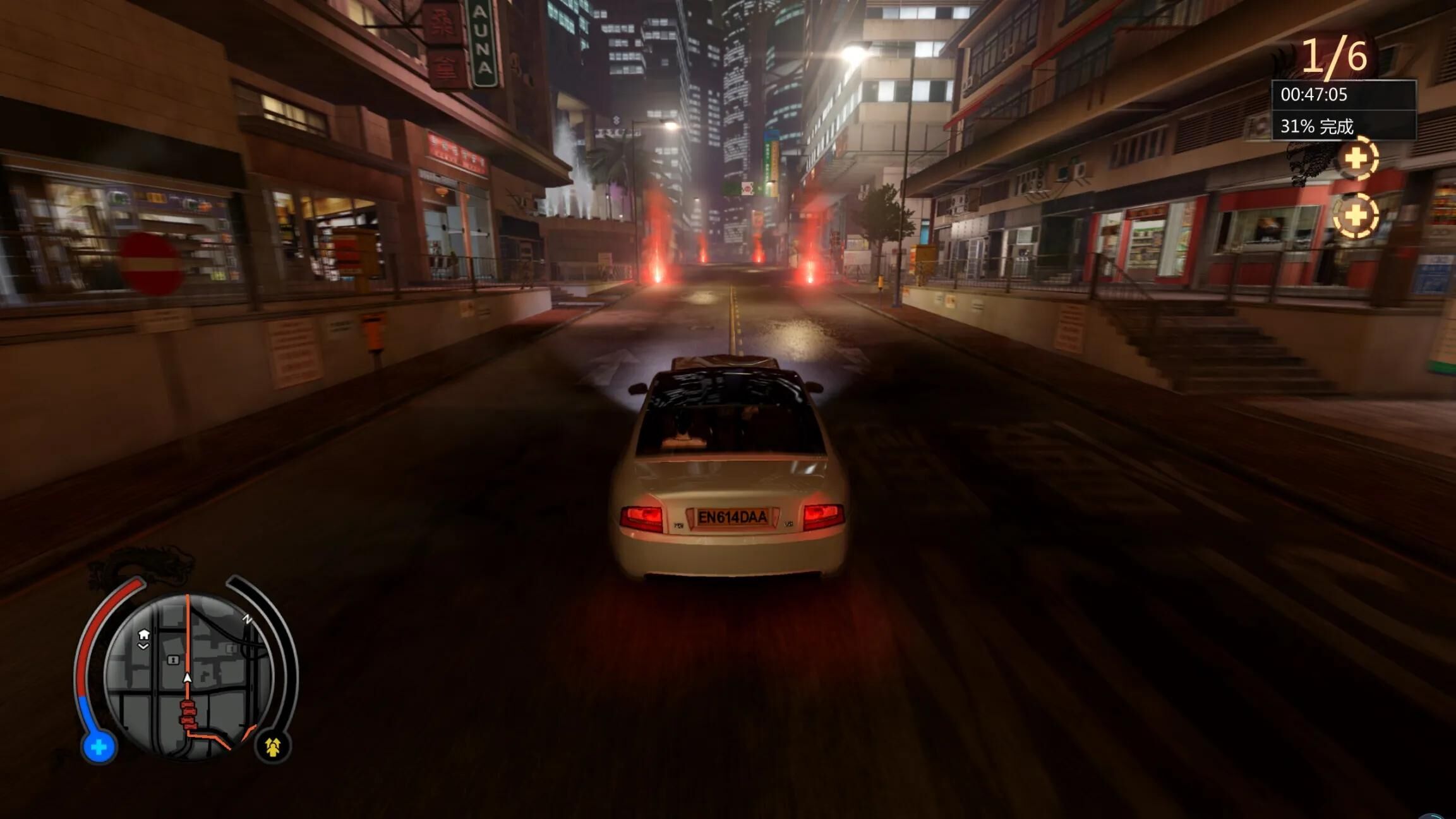
Task: Select the yellow face-with-arrows icon
Action: (x=273, y=748)
